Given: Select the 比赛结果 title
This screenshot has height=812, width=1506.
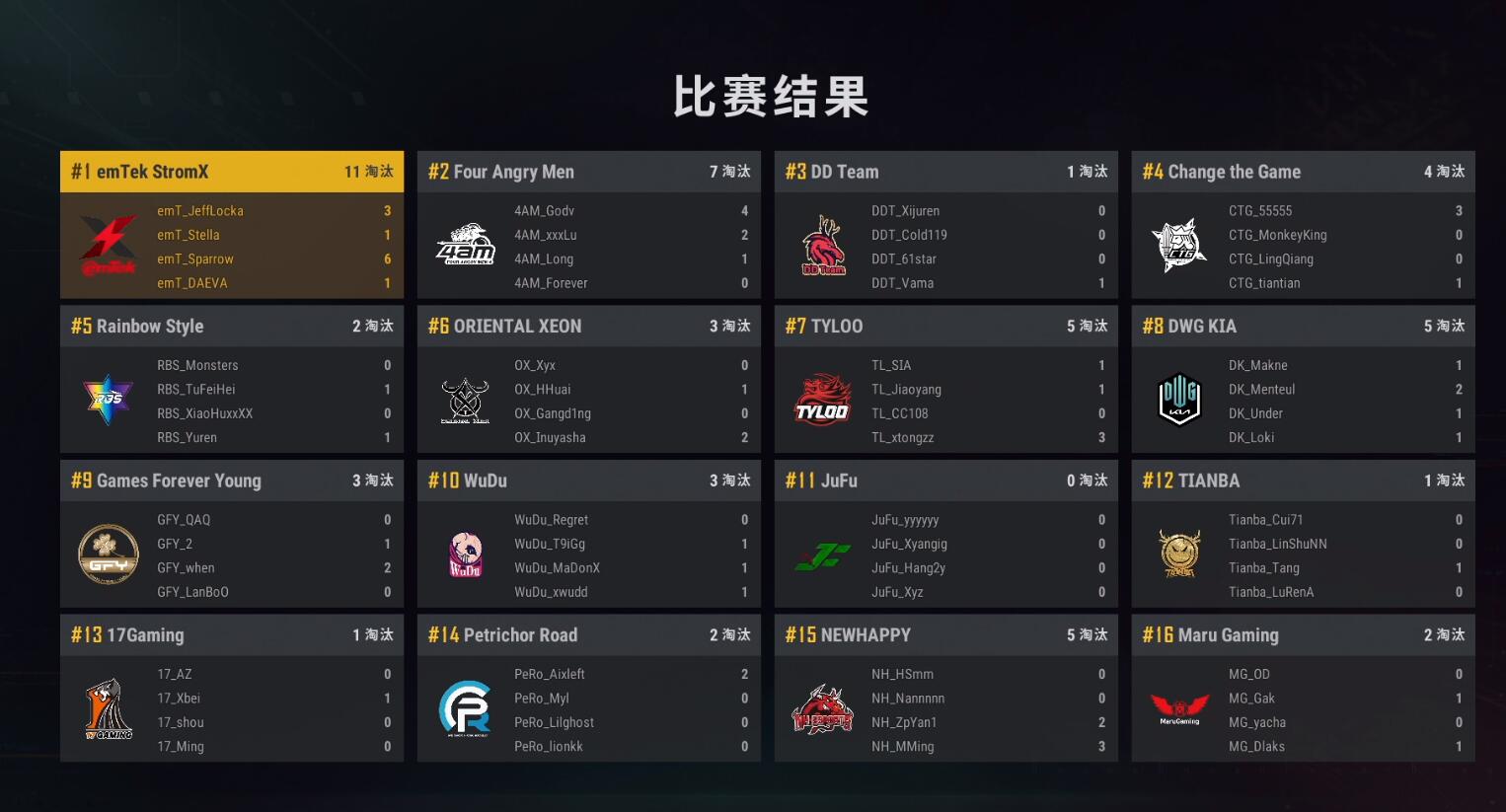Looking at the screenshot, I should pyautogui.click(x=771, y=98).
